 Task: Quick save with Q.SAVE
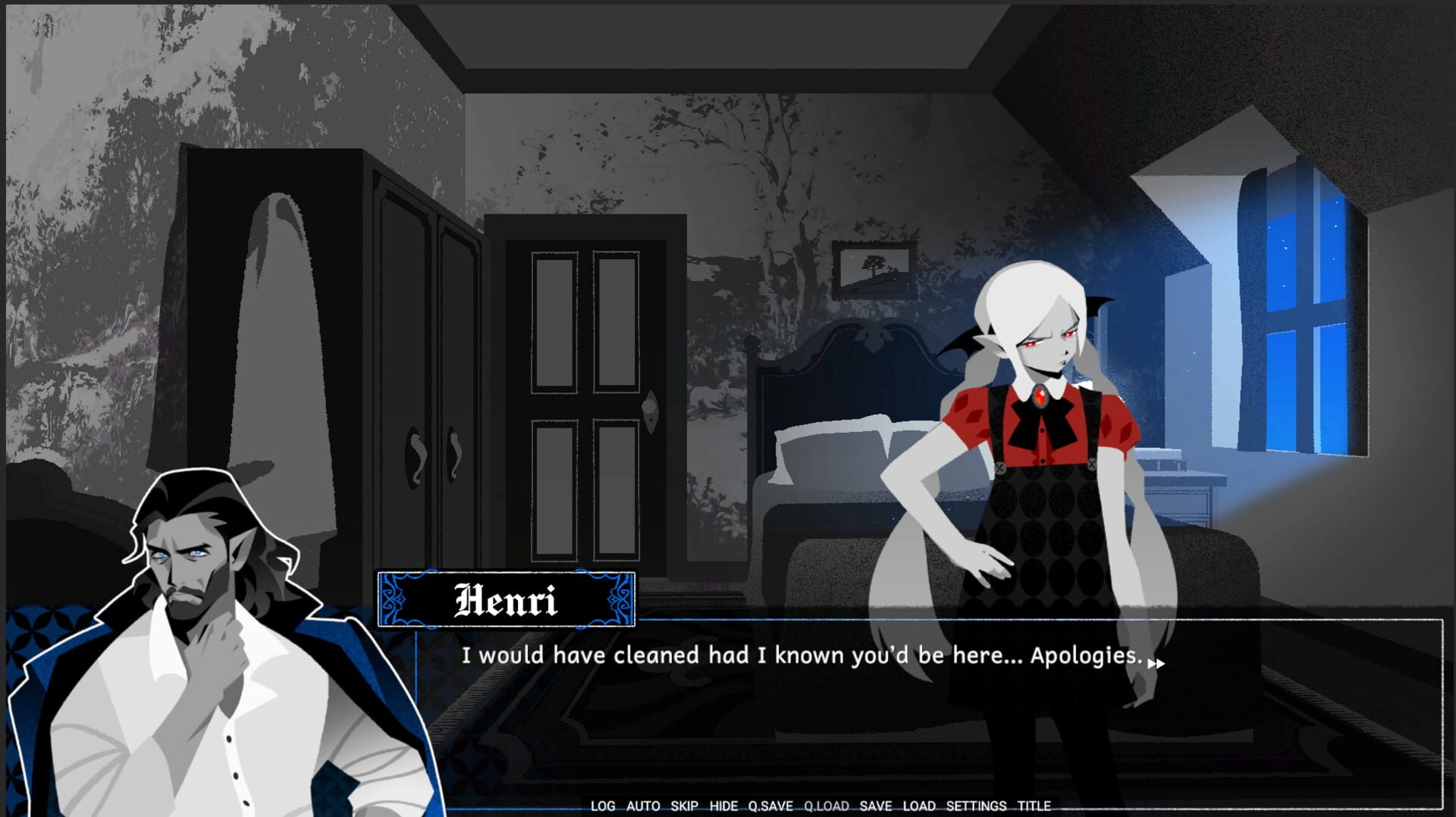[x=772, y=806]
